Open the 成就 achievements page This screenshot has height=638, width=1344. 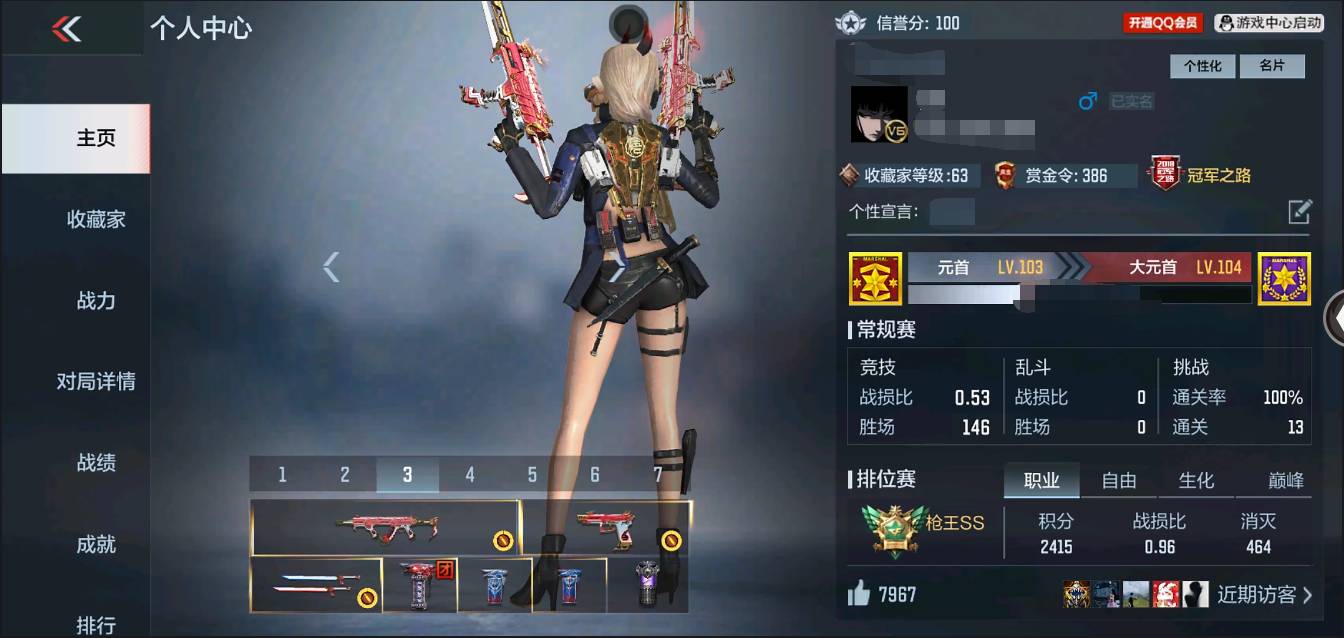pos(96,544)
